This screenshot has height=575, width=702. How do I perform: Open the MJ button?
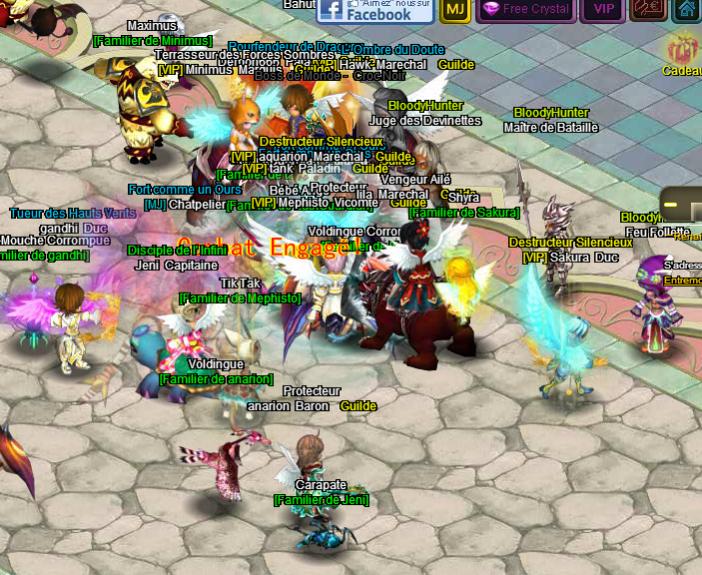455,10
